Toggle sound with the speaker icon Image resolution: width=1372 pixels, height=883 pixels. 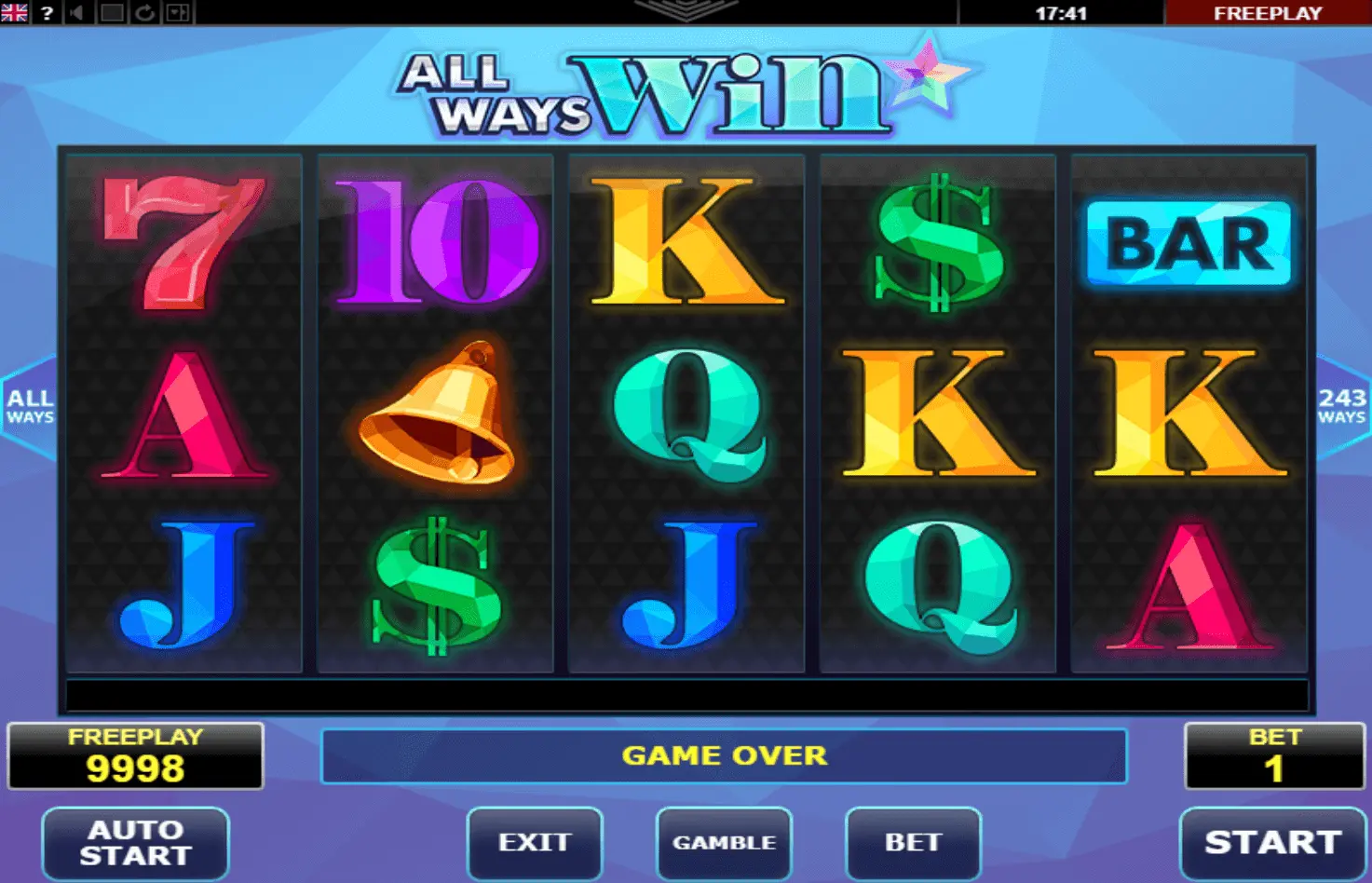(78, 13)
